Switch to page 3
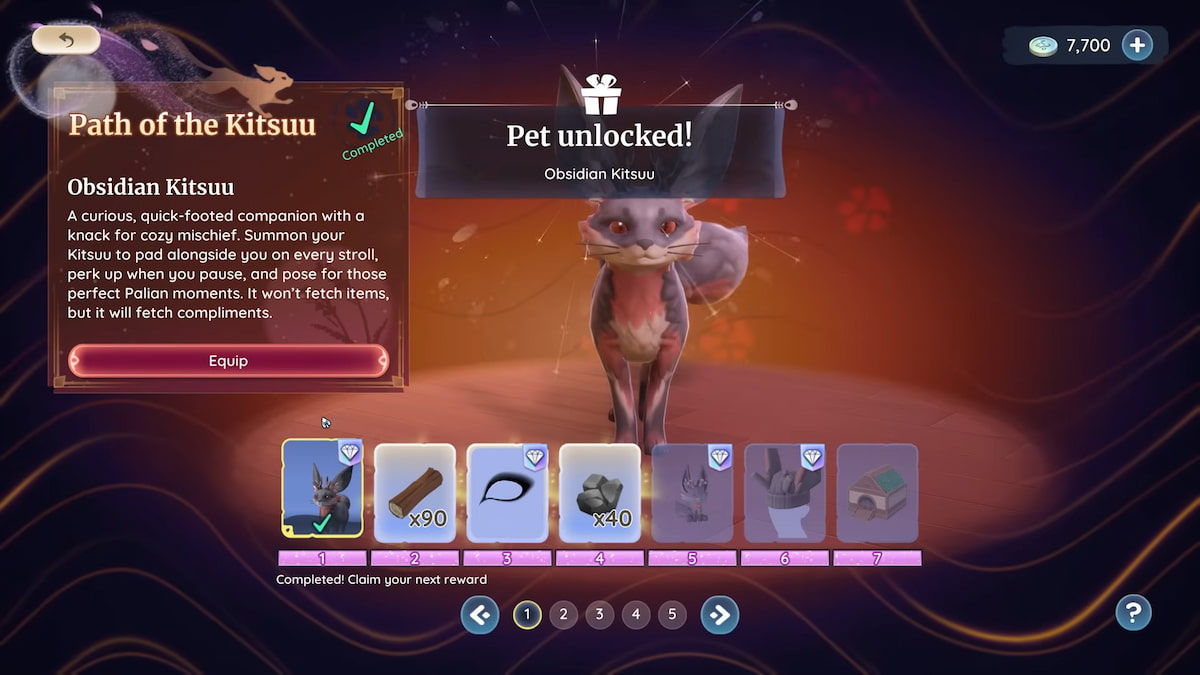The height and width of the screenshot is (675, 1200). click(599, 615)
